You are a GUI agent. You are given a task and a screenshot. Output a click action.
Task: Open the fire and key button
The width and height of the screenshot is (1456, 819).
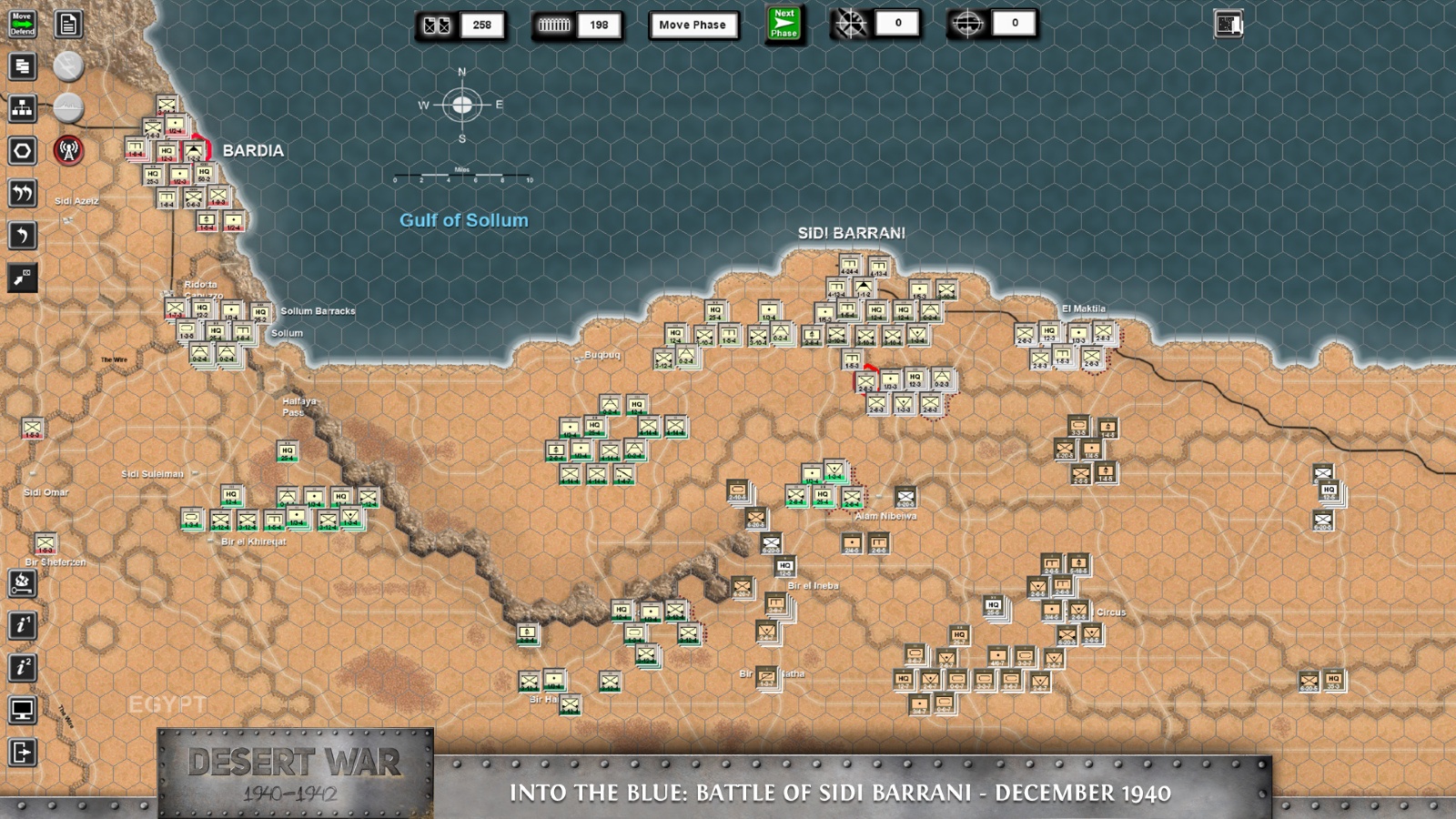pos(23,583)
